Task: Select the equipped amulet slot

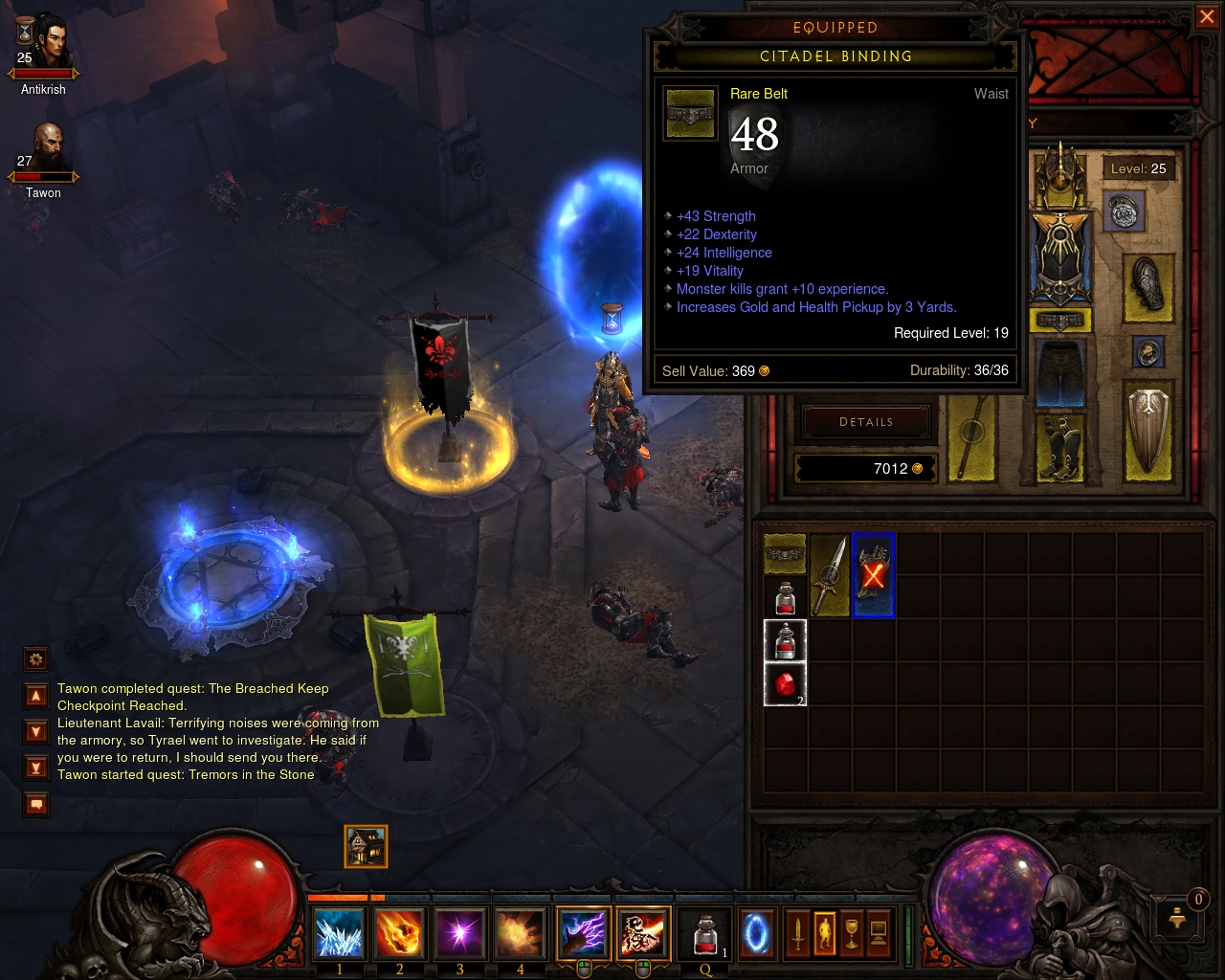Action: (x=1124, y=212)
